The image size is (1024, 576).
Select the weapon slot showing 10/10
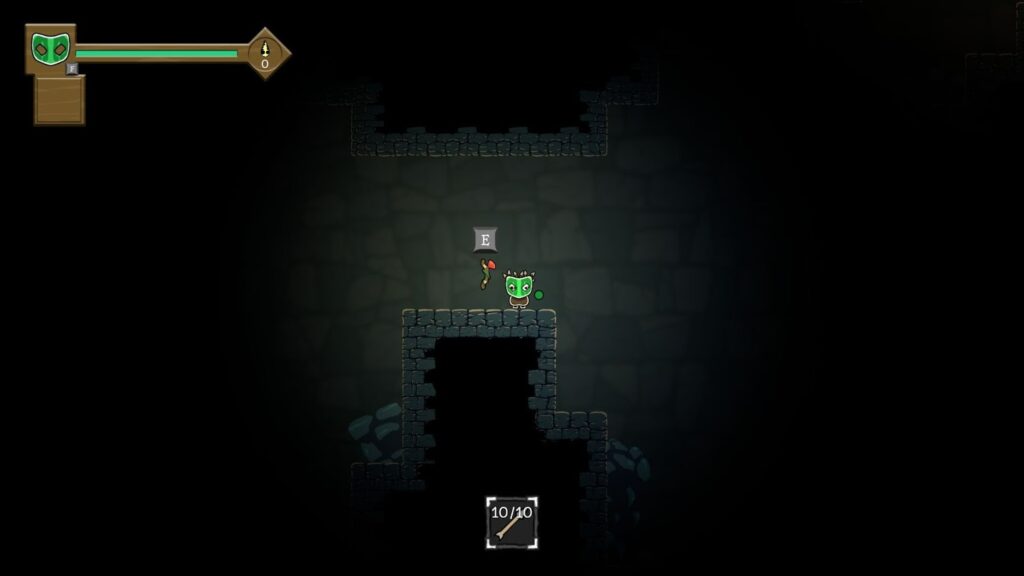[x=512, y=522]
